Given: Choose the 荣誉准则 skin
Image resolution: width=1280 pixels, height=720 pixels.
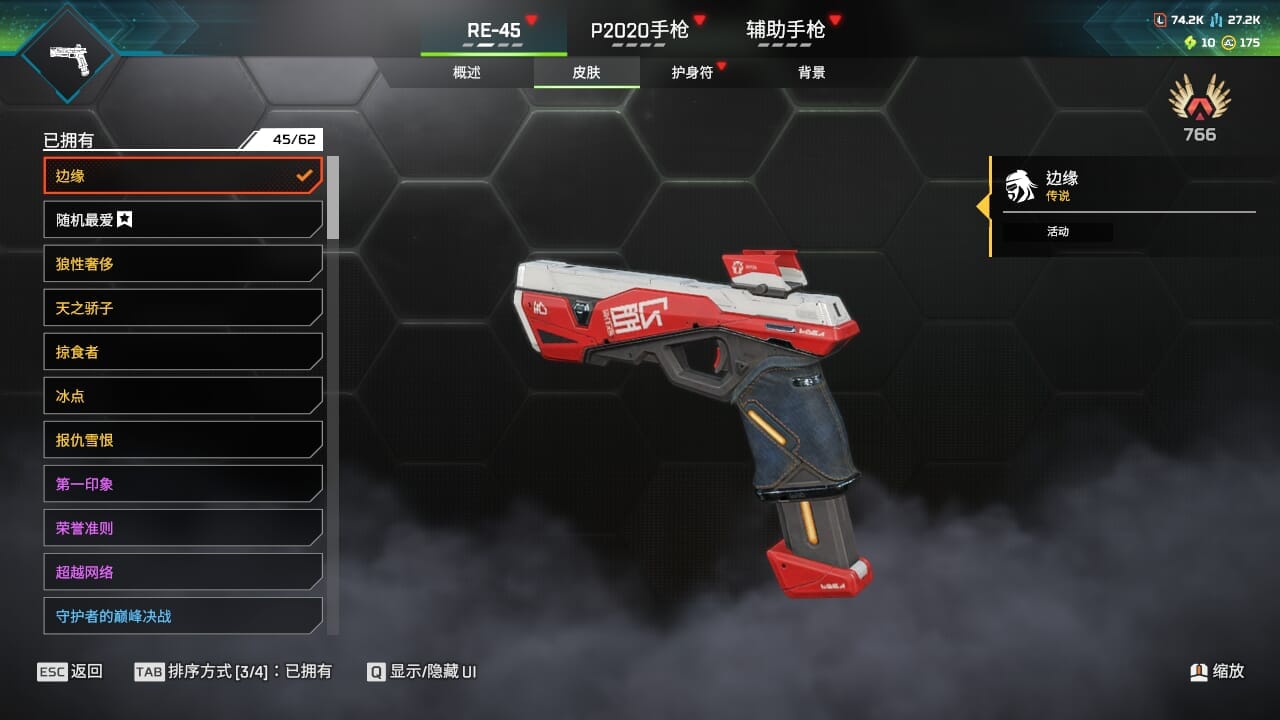Looking at the screenshot, I should (183, 528).
